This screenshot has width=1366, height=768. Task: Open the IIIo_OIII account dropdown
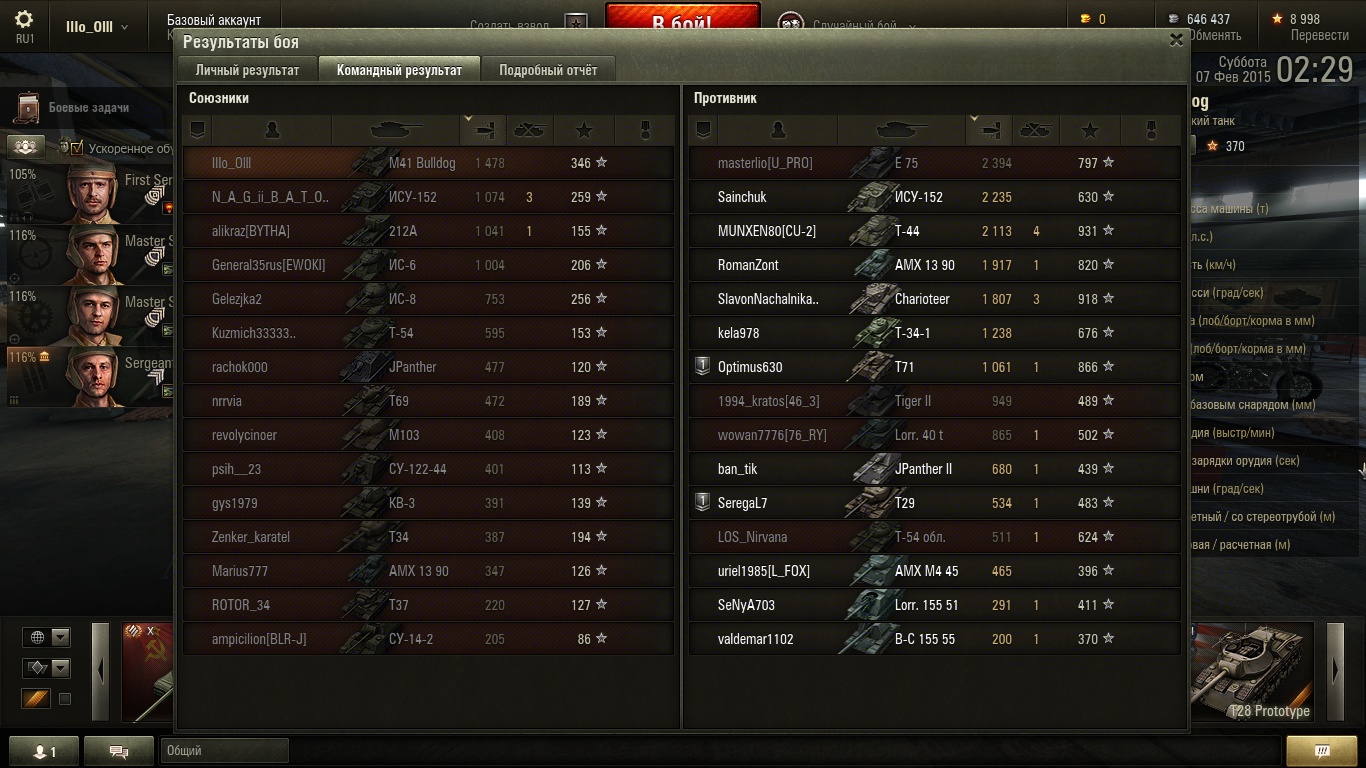97,27
